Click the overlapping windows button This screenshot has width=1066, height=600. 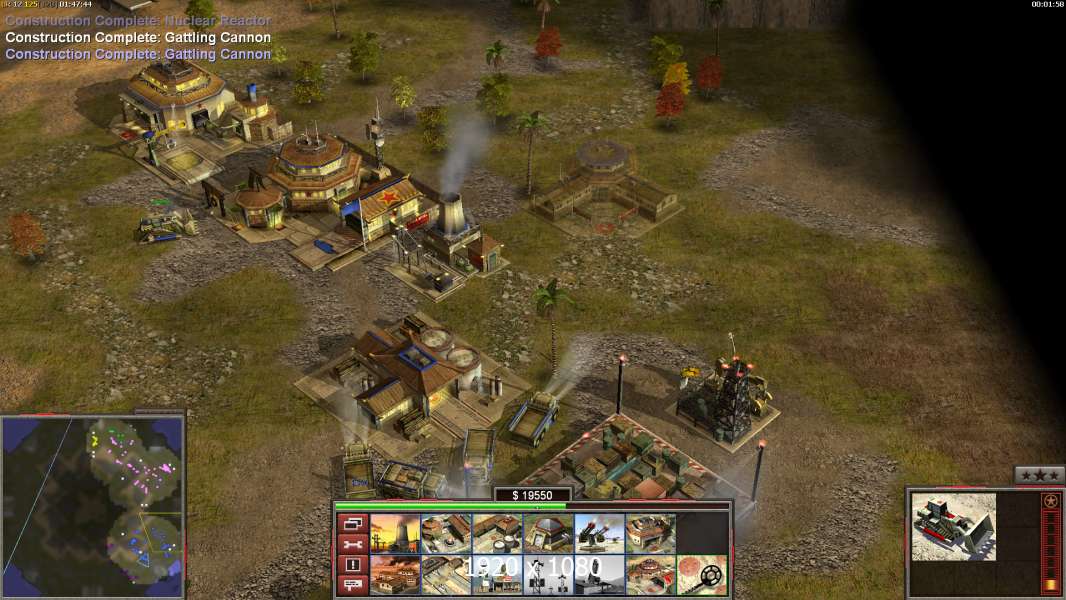[352, 523]
